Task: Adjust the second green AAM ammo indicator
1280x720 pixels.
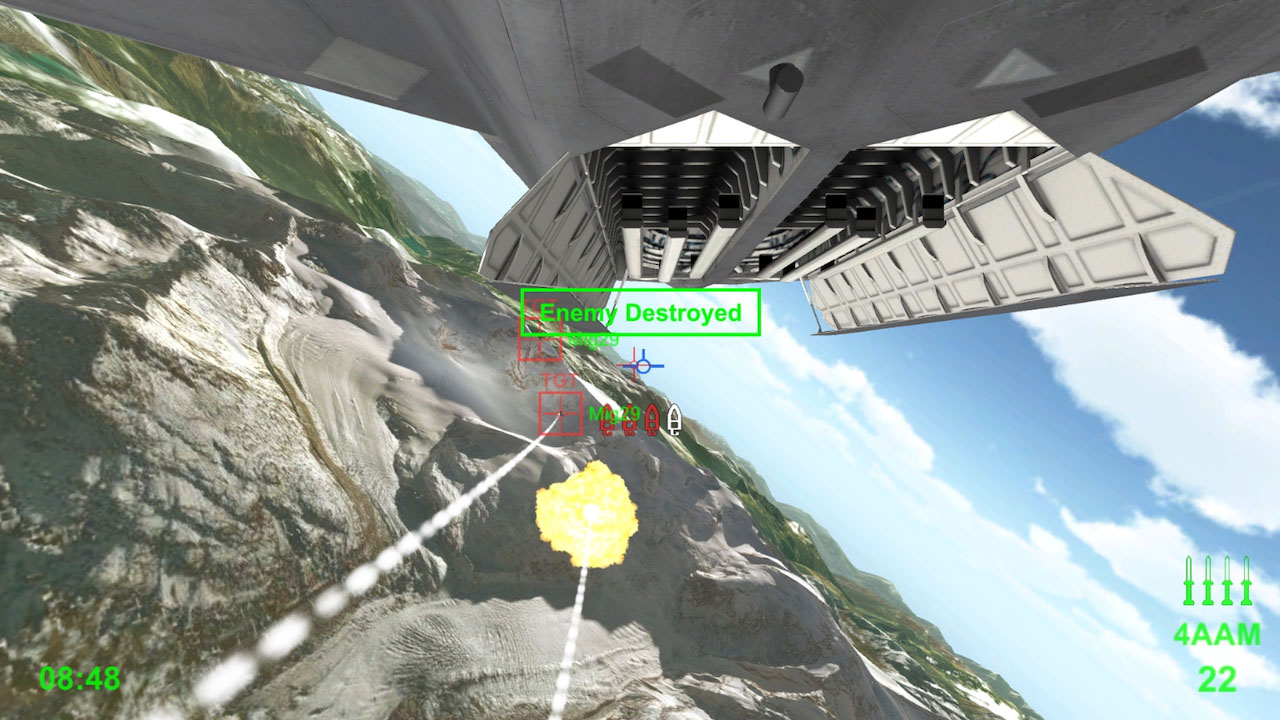Action: point(1207,582)
